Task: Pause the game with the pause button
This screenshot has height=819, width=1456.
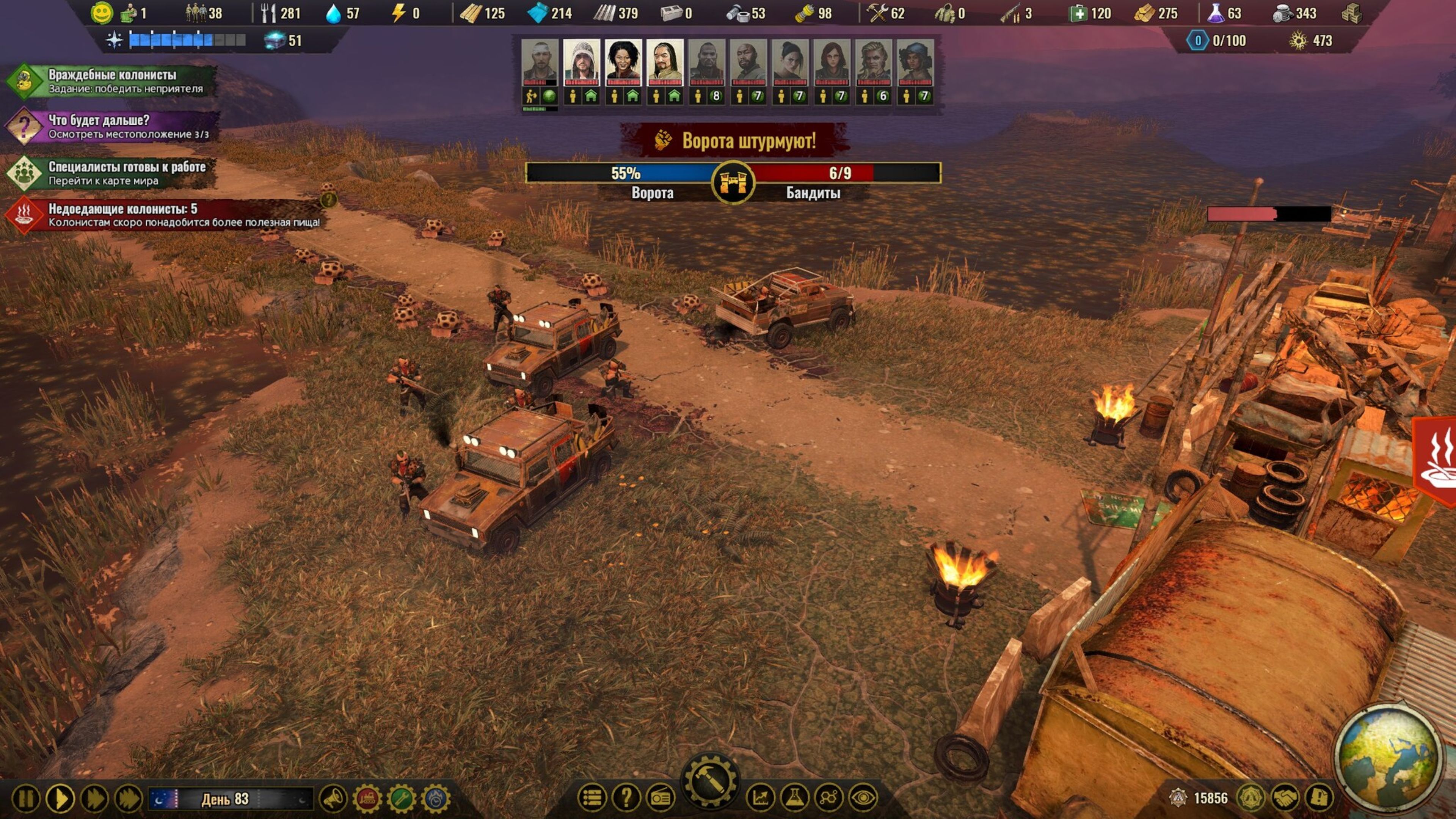Action: (x=25, y=799)
